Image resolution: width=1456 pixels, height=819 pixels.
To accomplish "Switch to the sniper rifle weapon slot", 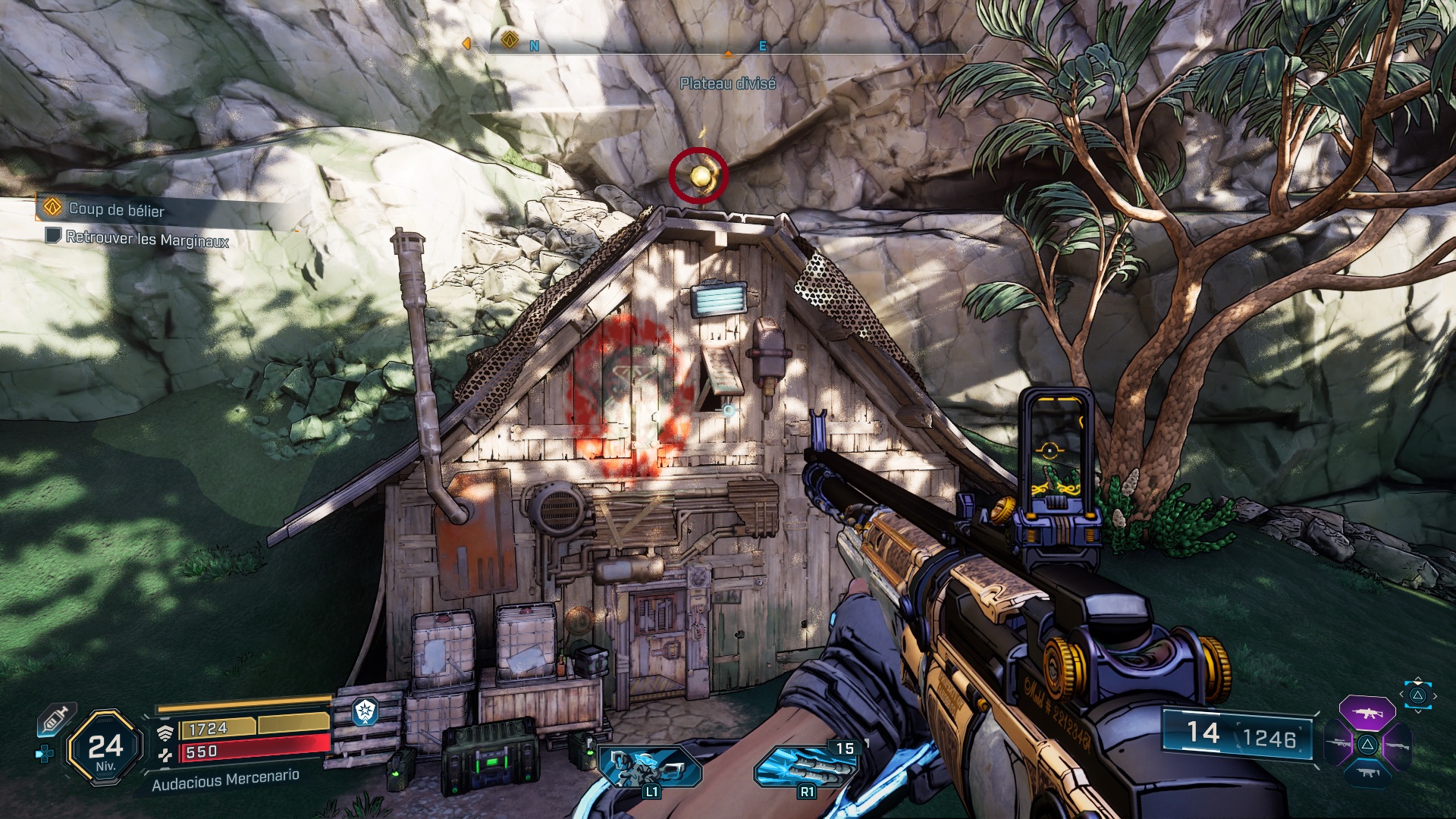I will pyautogui.click(x=1339, y=744).
